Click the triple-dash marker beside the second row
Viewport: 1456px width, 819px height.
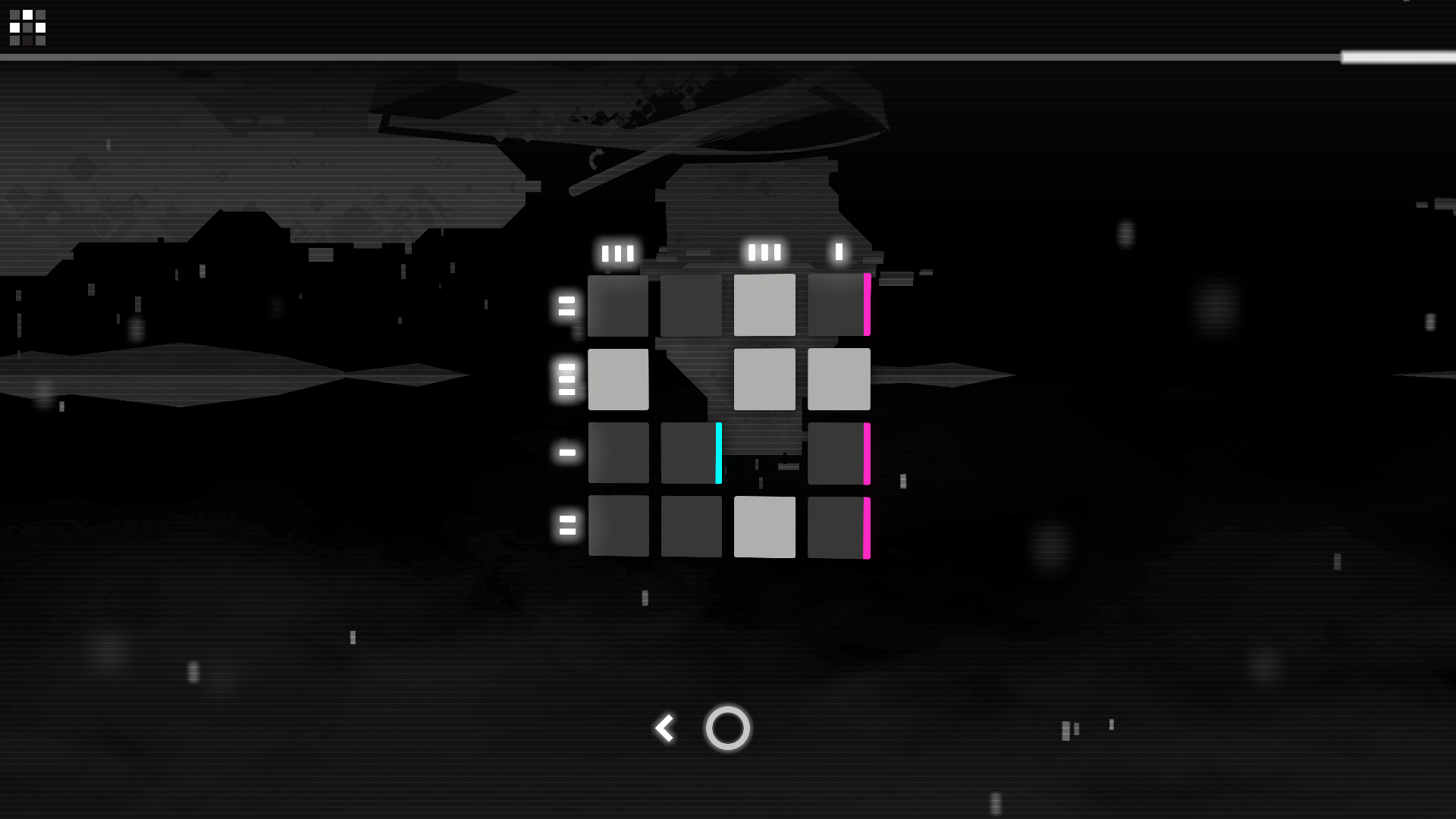pyautogui.click(x=565, y=379)
